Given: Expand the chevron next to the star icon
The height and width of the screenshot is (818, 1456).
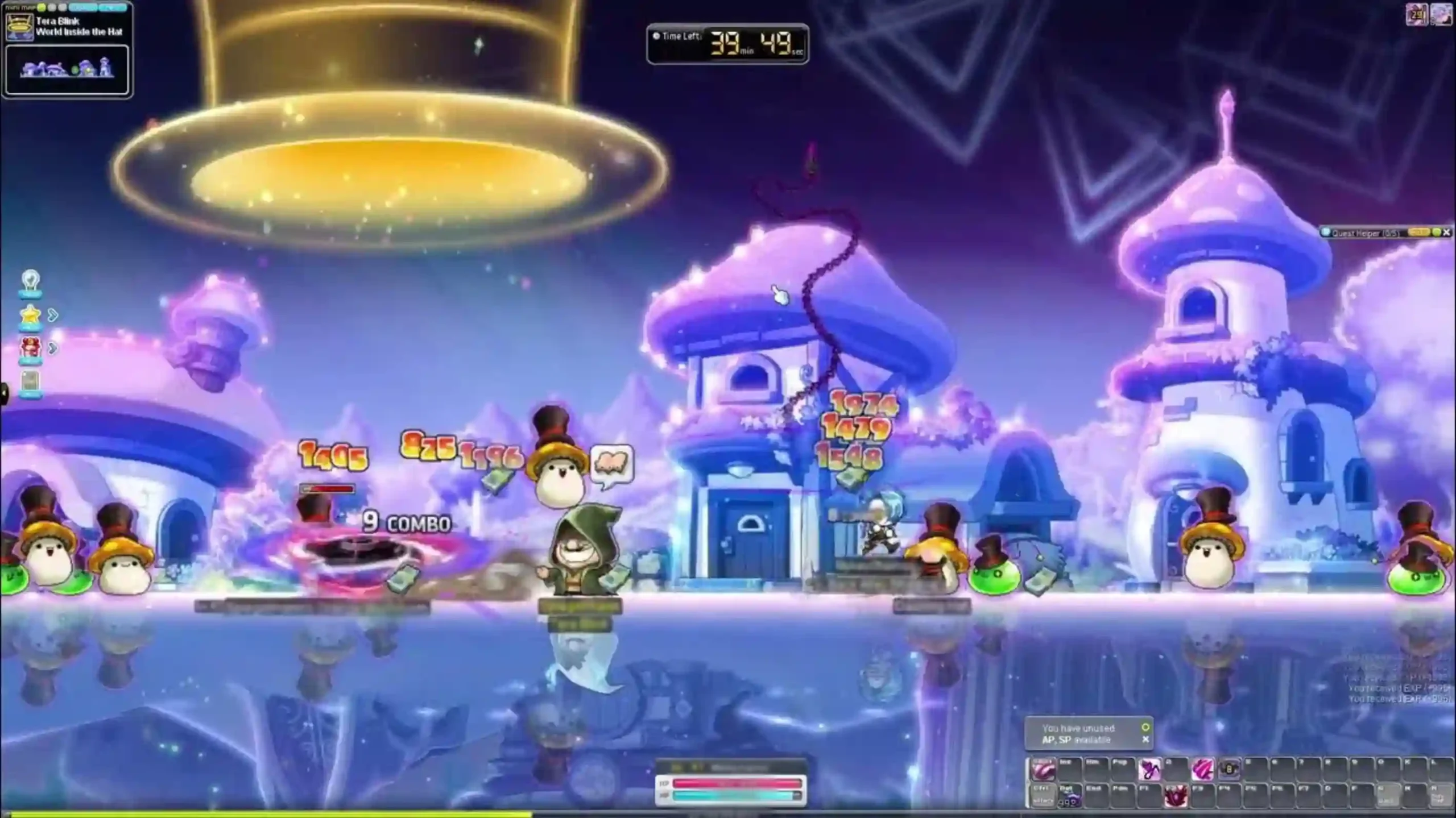Looking at the screenshot, I should tap(52, 315).
